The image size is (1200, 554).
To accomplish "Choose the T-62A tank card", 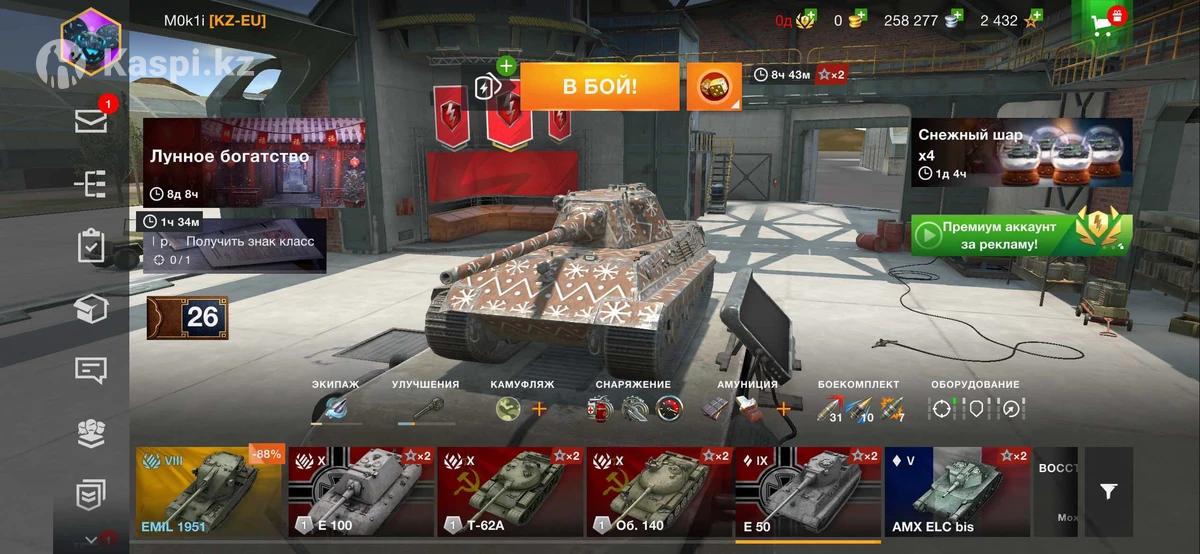I will 508,492.
